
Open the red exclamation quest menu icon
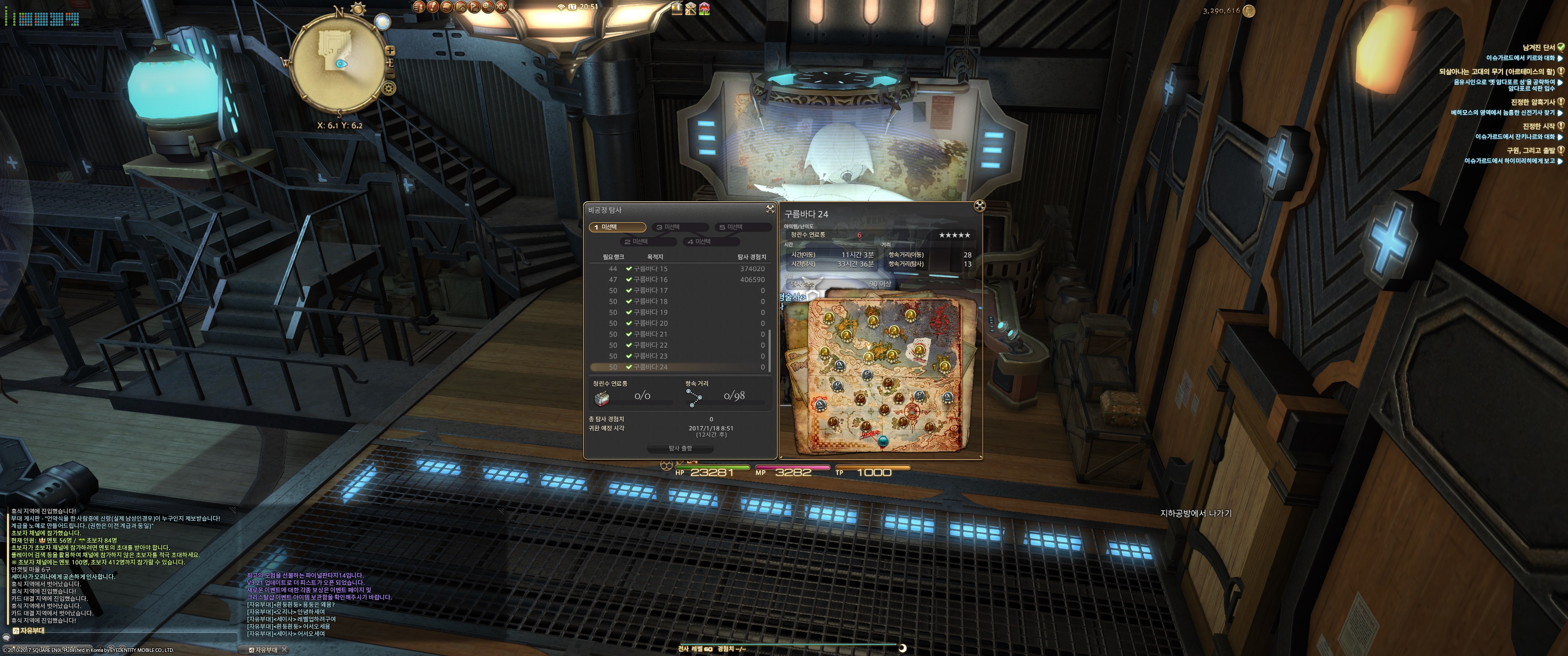tap(433, 7)
